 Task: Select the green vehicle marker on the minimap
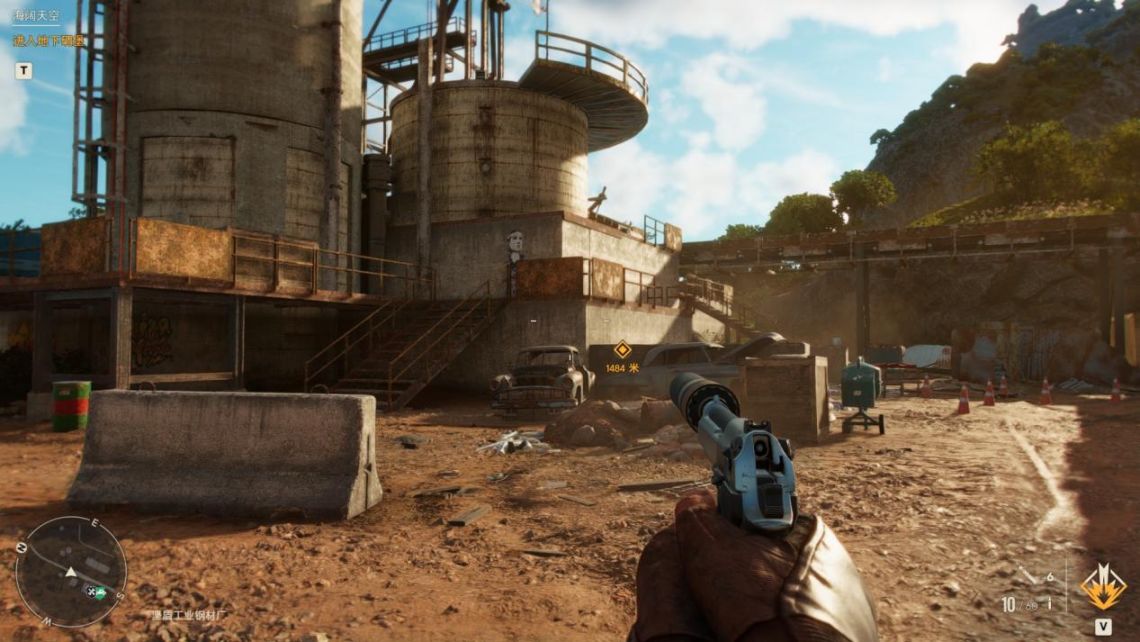(x=102, y=590)
